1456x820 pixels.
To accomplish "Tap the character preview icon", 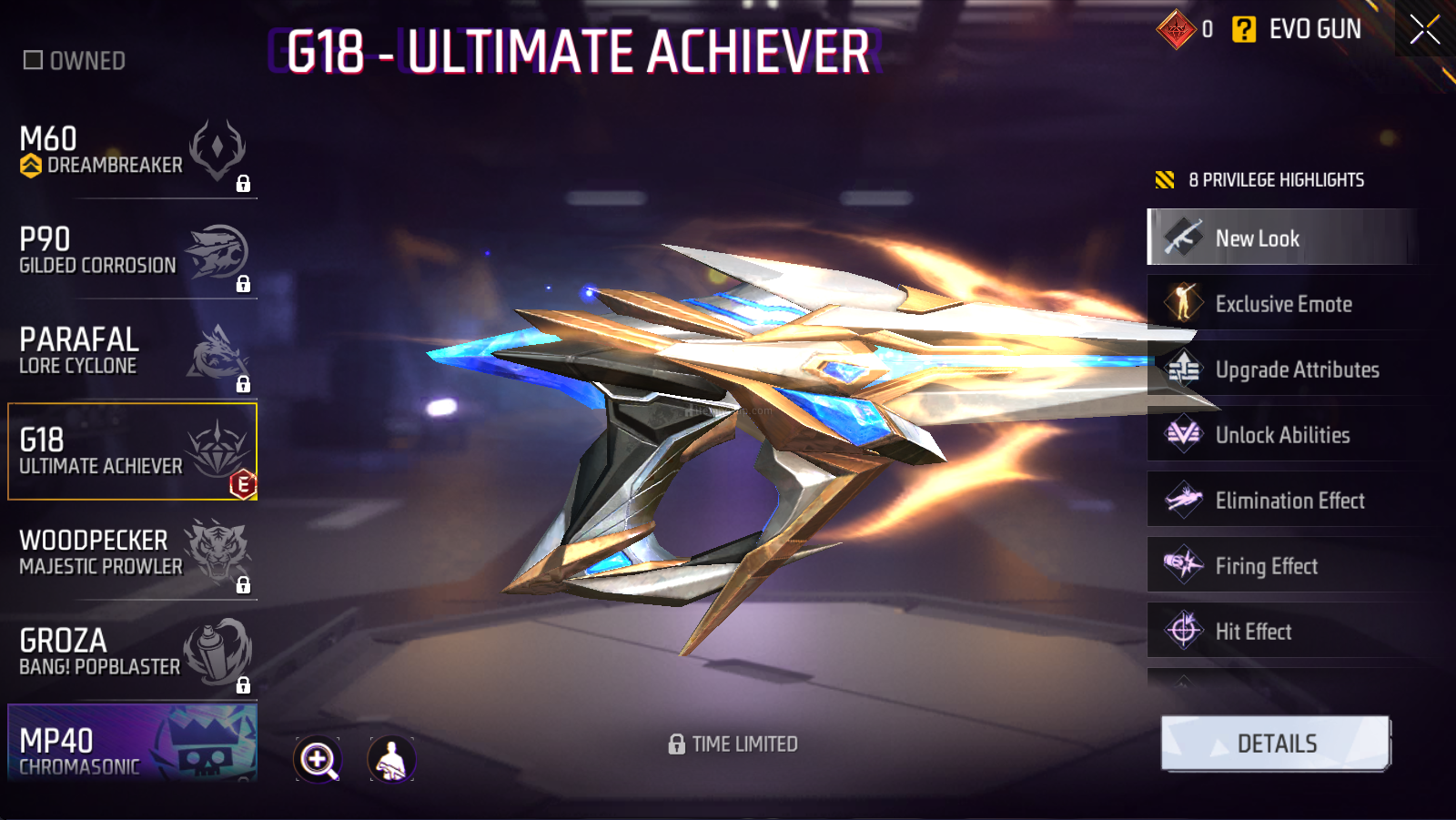I will [x=391, y=759].
